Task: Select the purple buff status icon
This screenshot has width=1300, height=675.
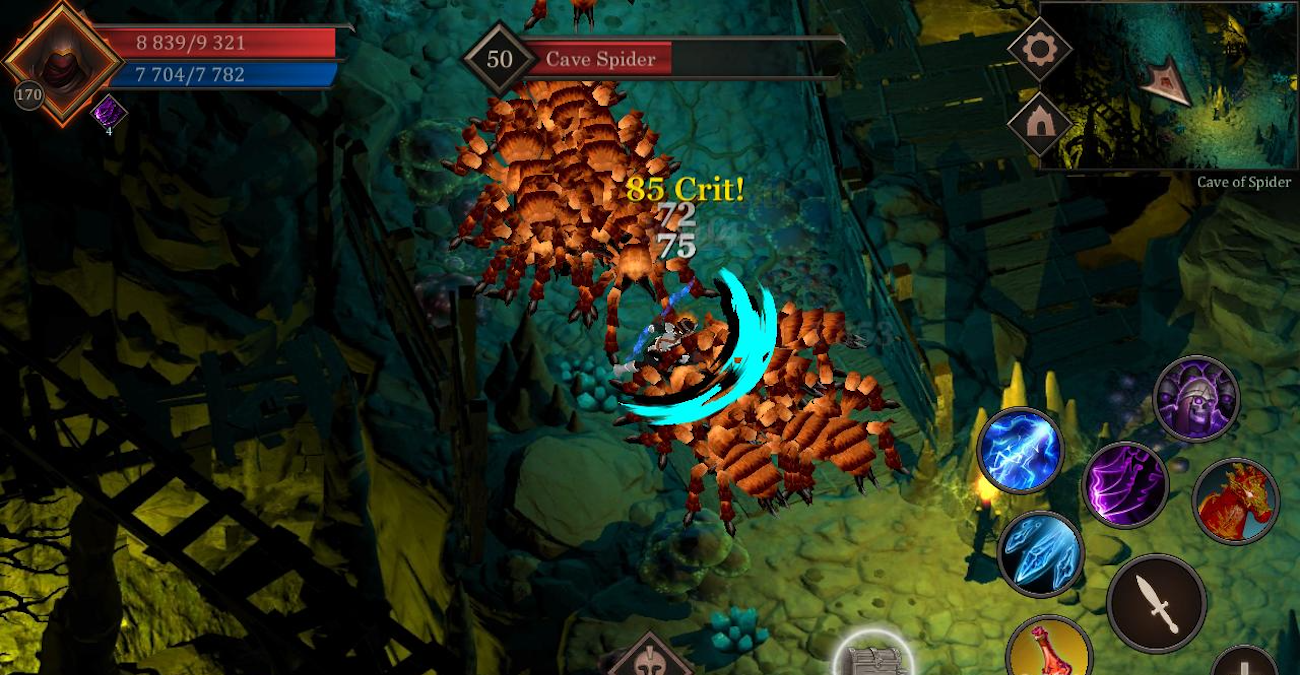Action: pos(108,112)
